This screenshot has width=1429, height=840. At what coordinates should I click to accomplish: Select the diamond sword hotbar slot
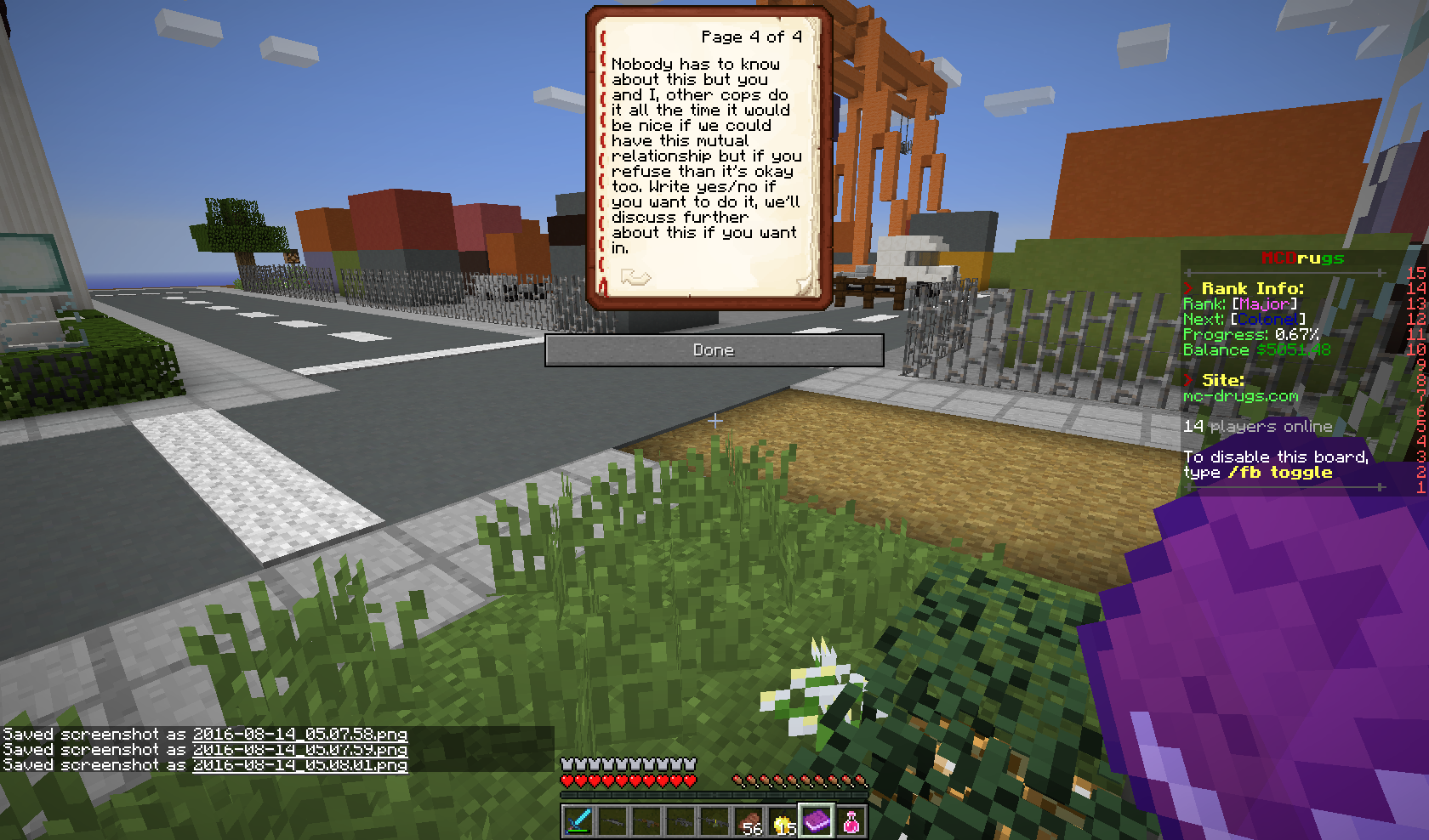point(578,821)
